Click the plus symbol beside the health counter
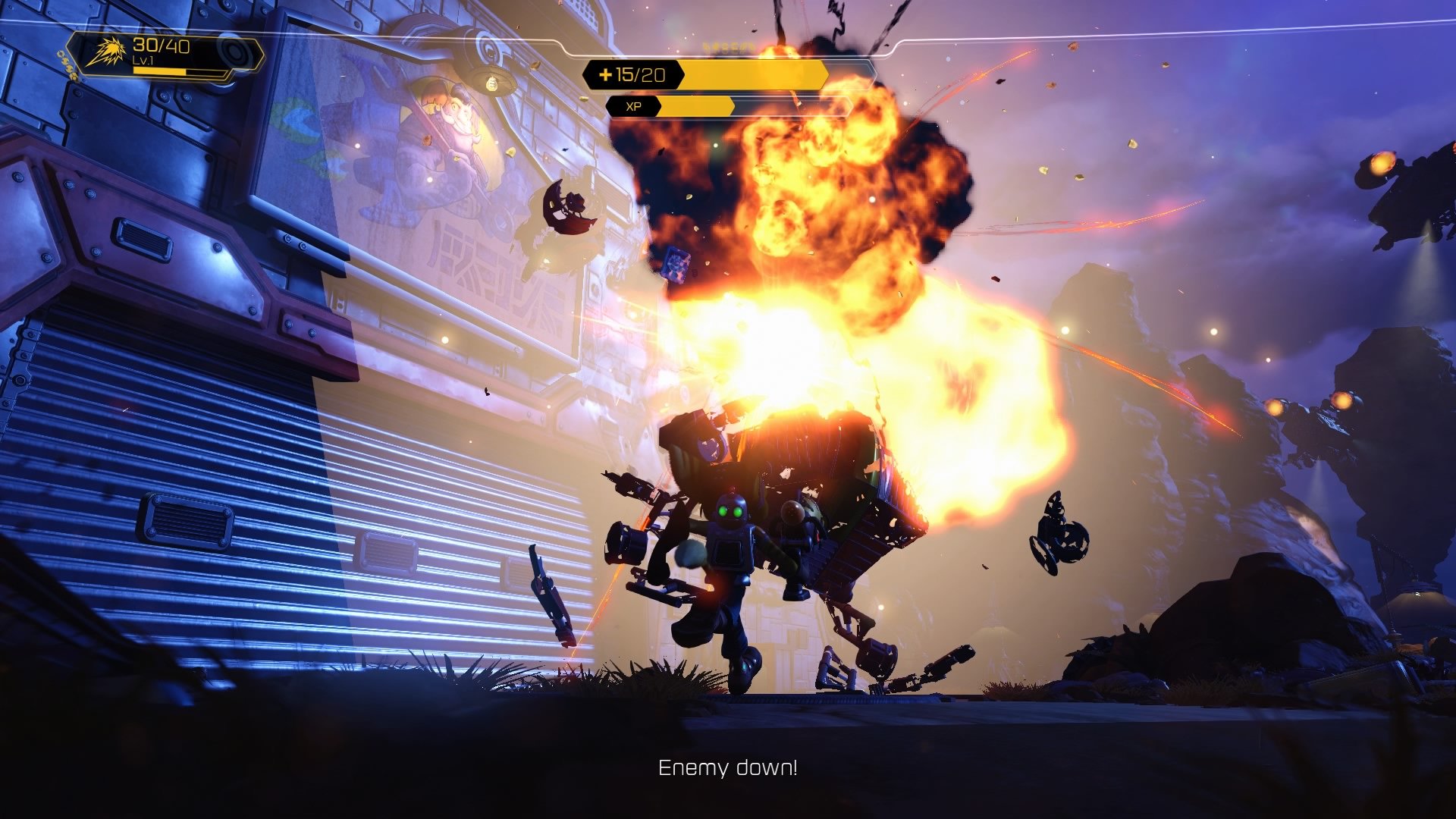This screenshot has width=1456, height=819. [x=604, y=75]
